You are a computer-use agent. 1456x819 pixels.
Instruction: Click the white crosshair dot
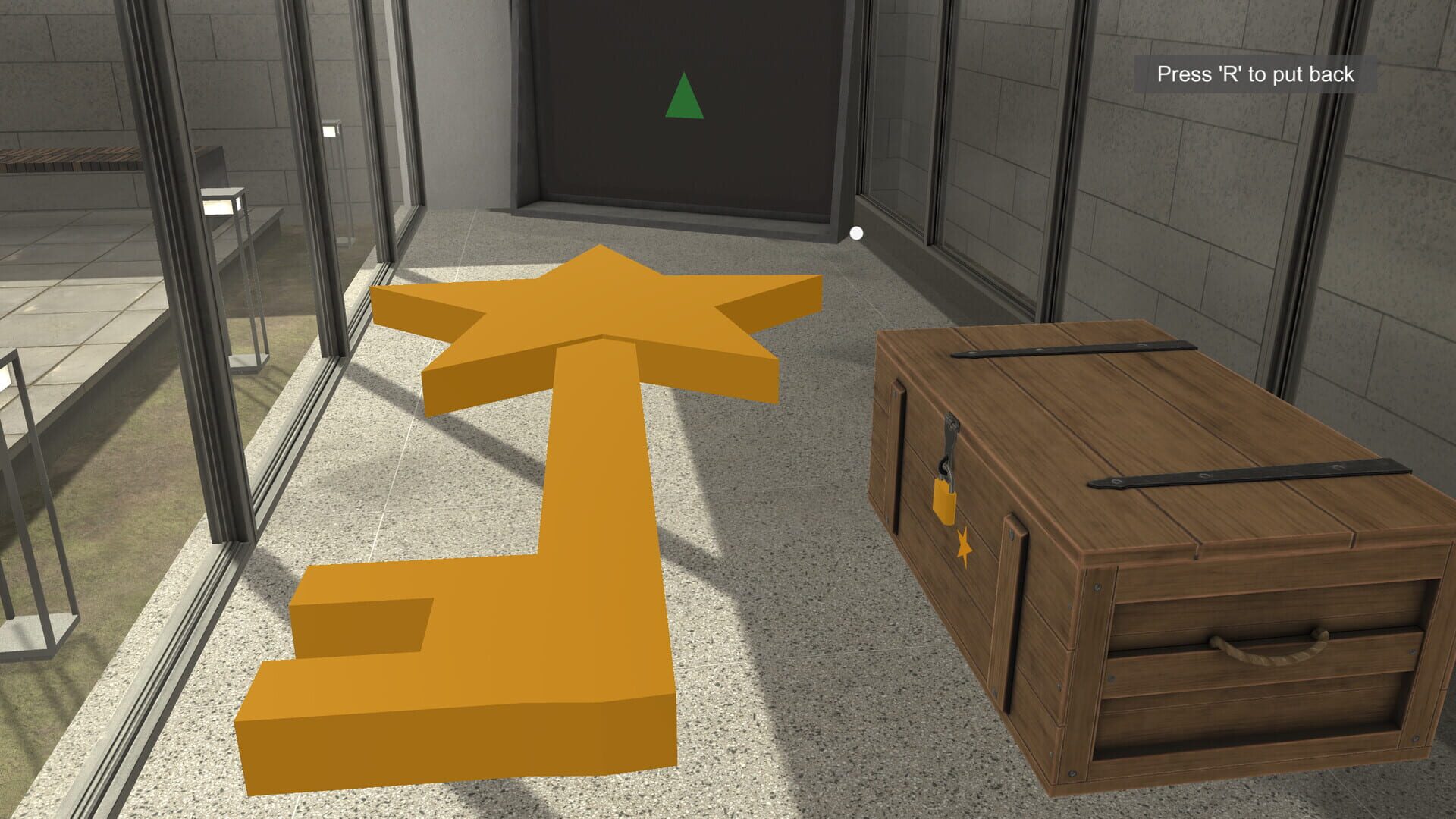coord(857,233)
